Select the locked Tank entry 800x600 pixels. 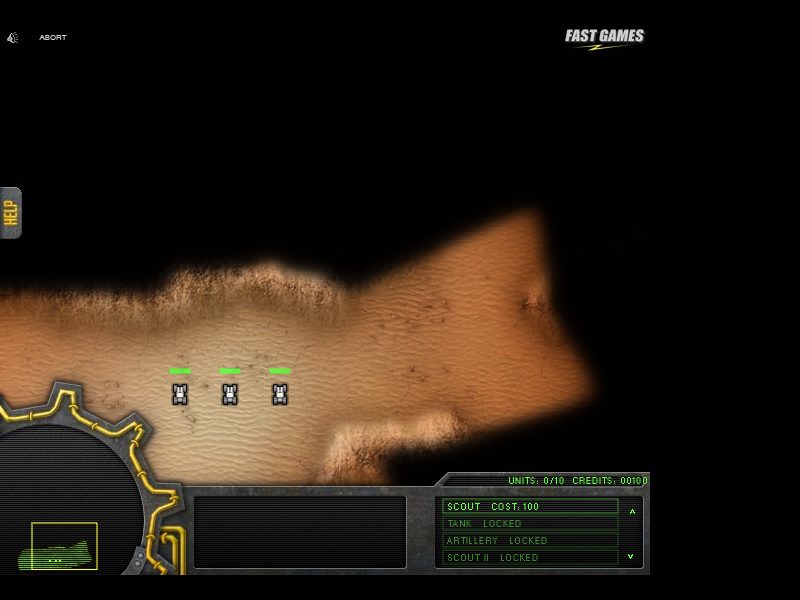pos(530,524)
